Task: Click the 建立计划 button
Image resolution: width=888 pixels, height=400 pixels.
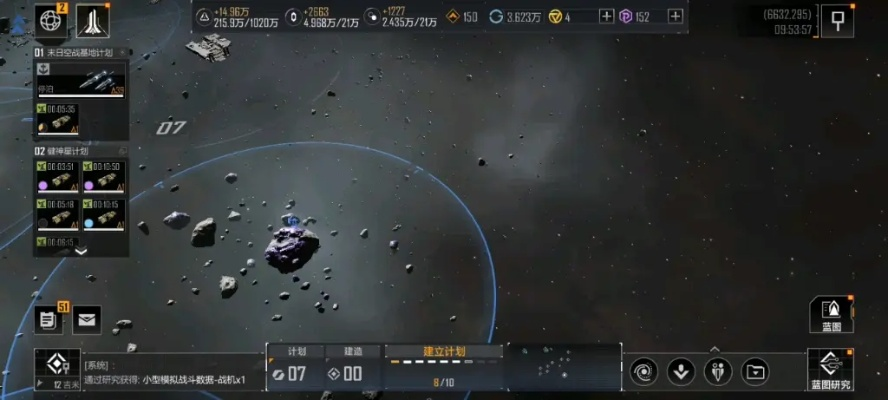Action: pos(444,352)
